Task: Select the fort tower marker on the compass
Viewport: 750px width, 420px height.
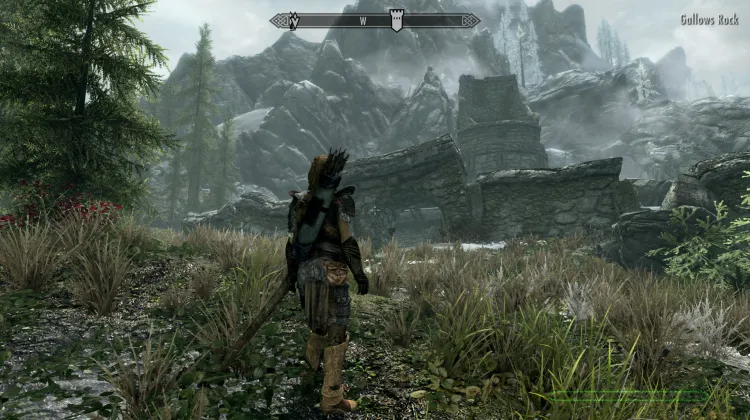Action: click(x=397, y=20)
